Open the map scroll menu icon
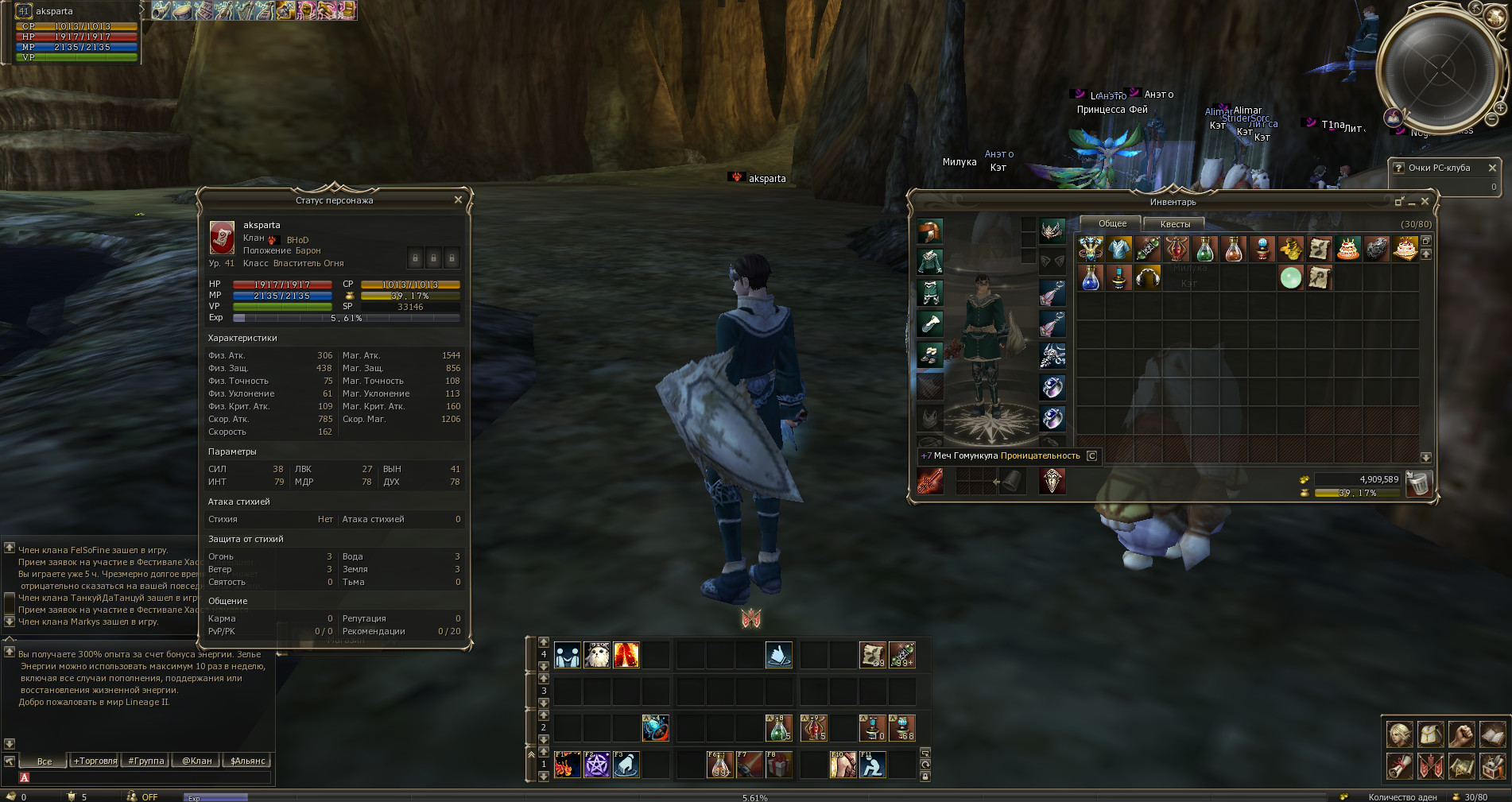The height and width of the screenshot is (802, 1512). [x=1461, y=765]
